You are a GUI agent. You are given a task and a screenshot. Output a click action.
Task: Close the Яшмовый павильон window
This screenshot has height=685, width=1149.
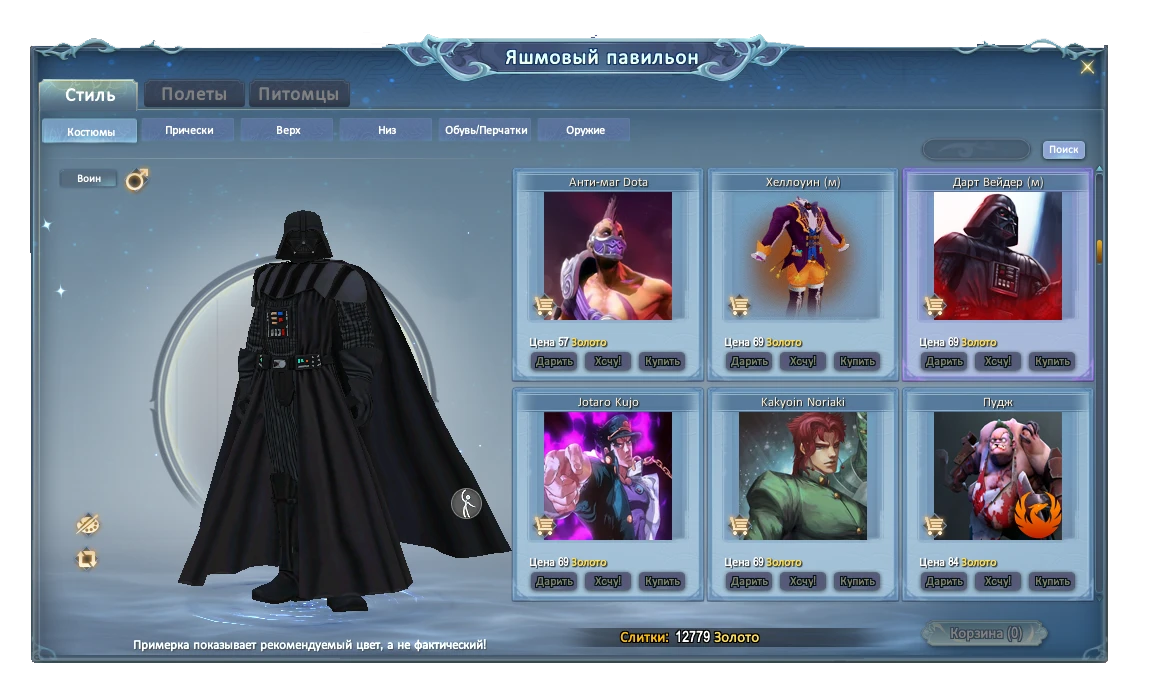[x=1087, y=68]
